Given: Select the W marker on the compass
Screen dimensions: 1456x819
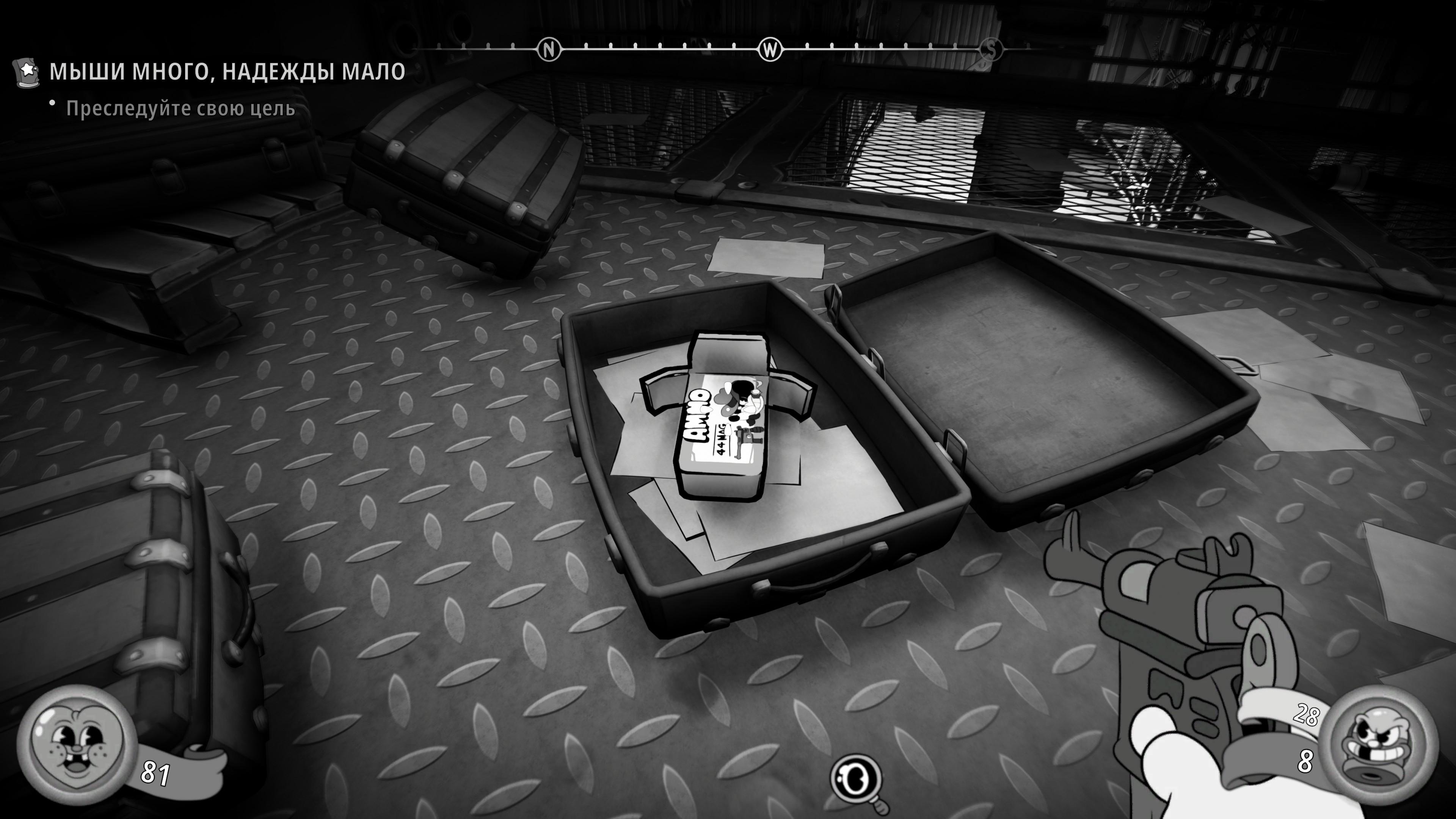Looking at the screenshot, I should 770,50.
